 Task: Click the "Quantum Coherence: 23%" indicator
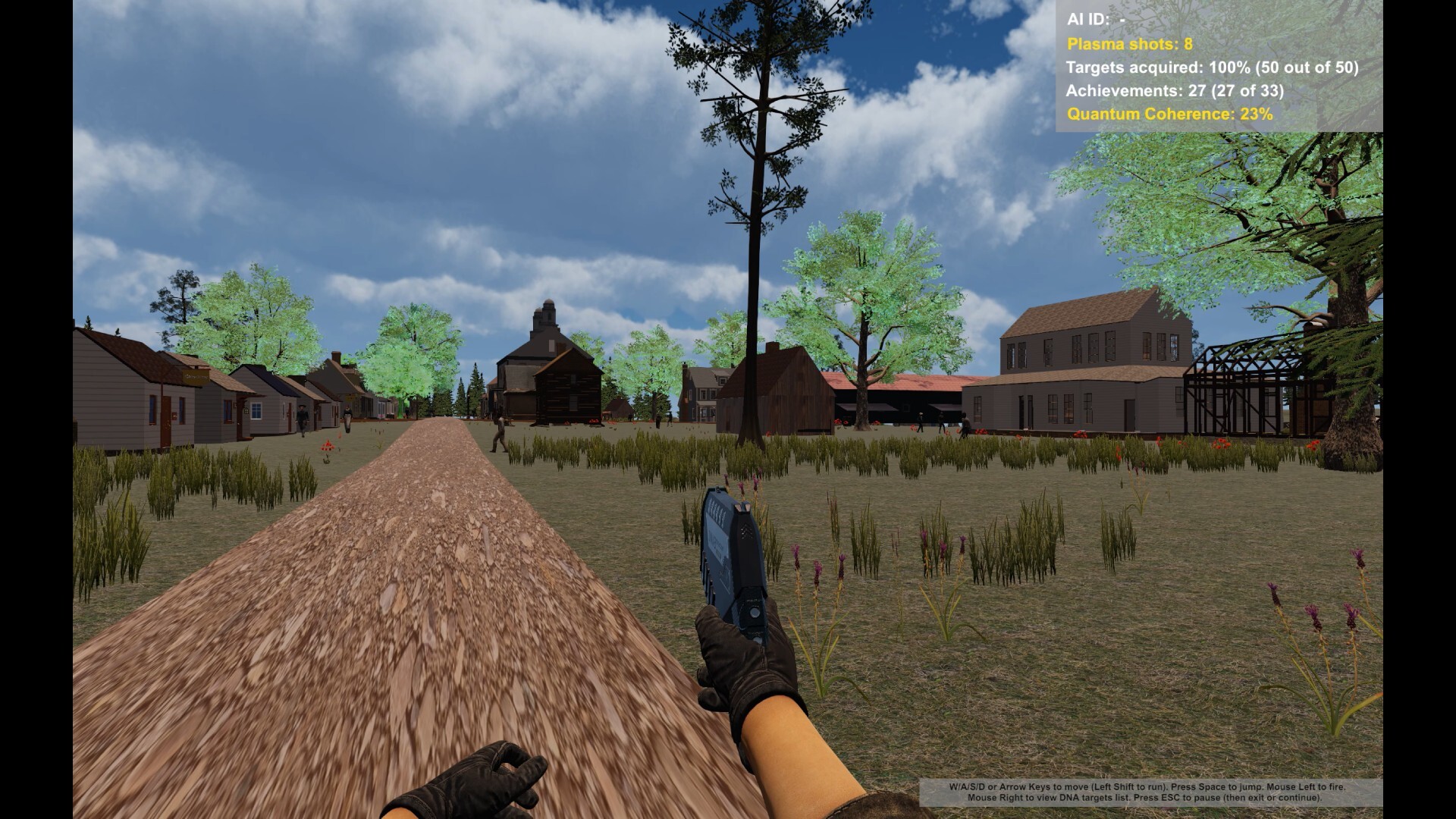(1168, 116)
